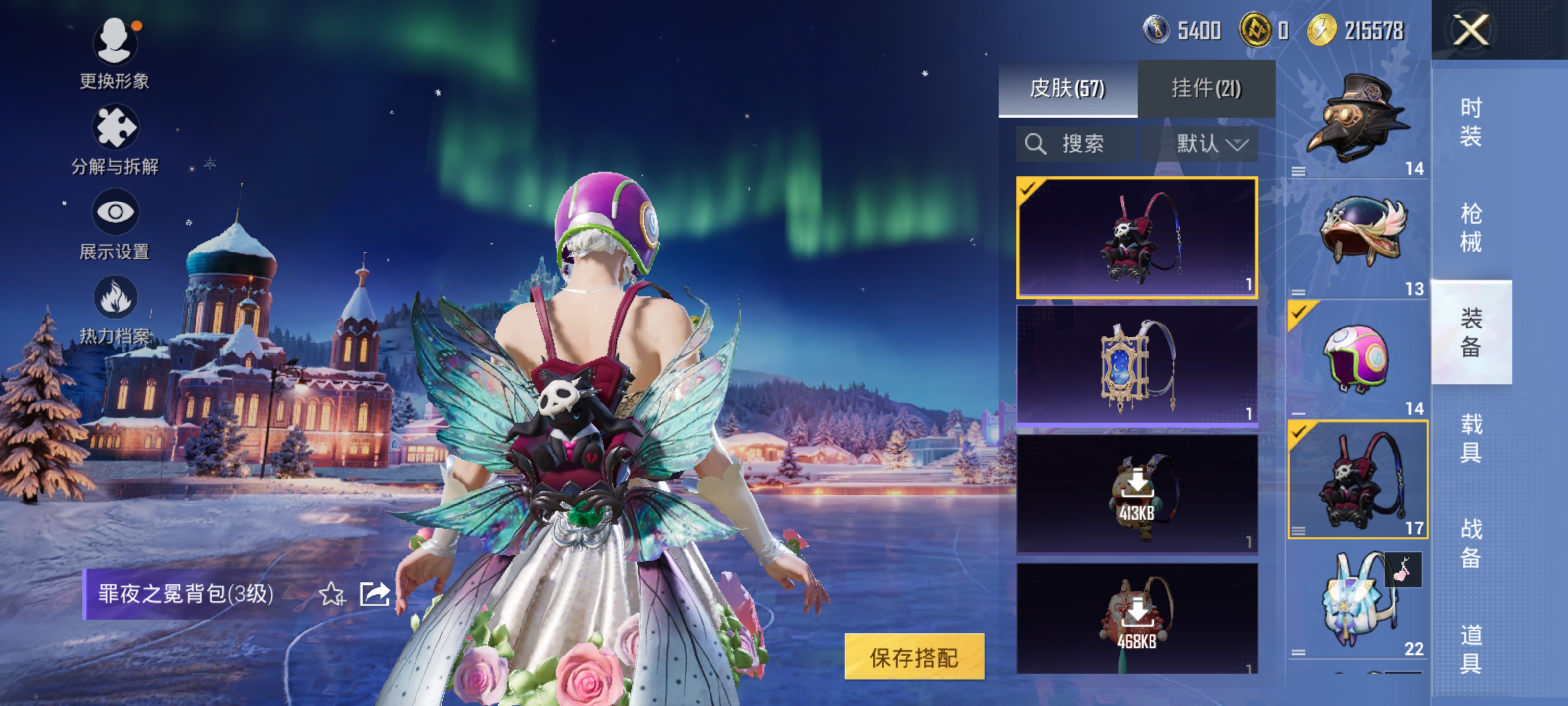Viewport: 1568px width, 706px height.
Task: Select the blue gold-framed mirror backpack skin
Action: click(1136, 365)
